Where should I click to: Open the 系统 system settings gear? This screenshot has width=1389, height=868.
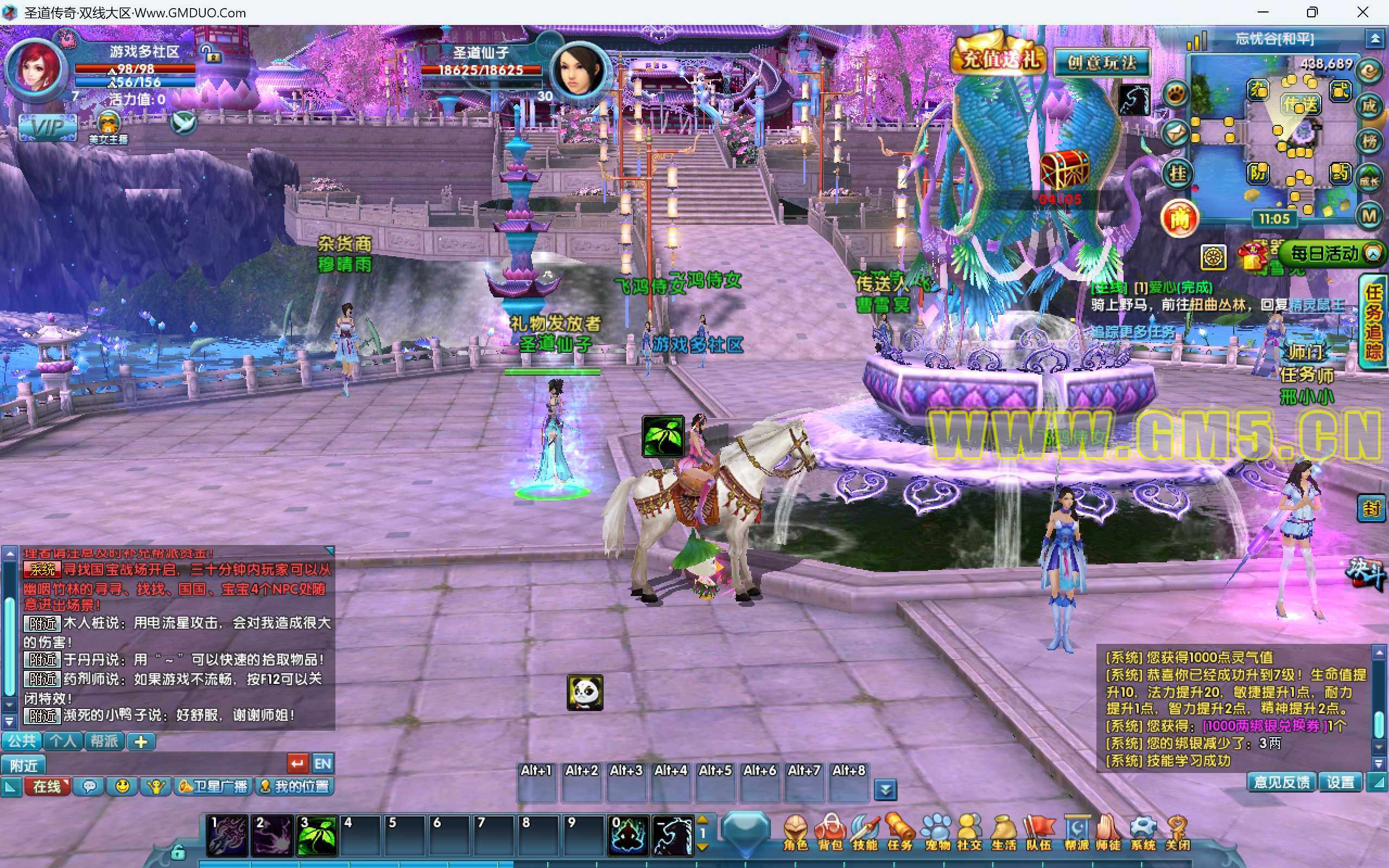pos(1142,832)
